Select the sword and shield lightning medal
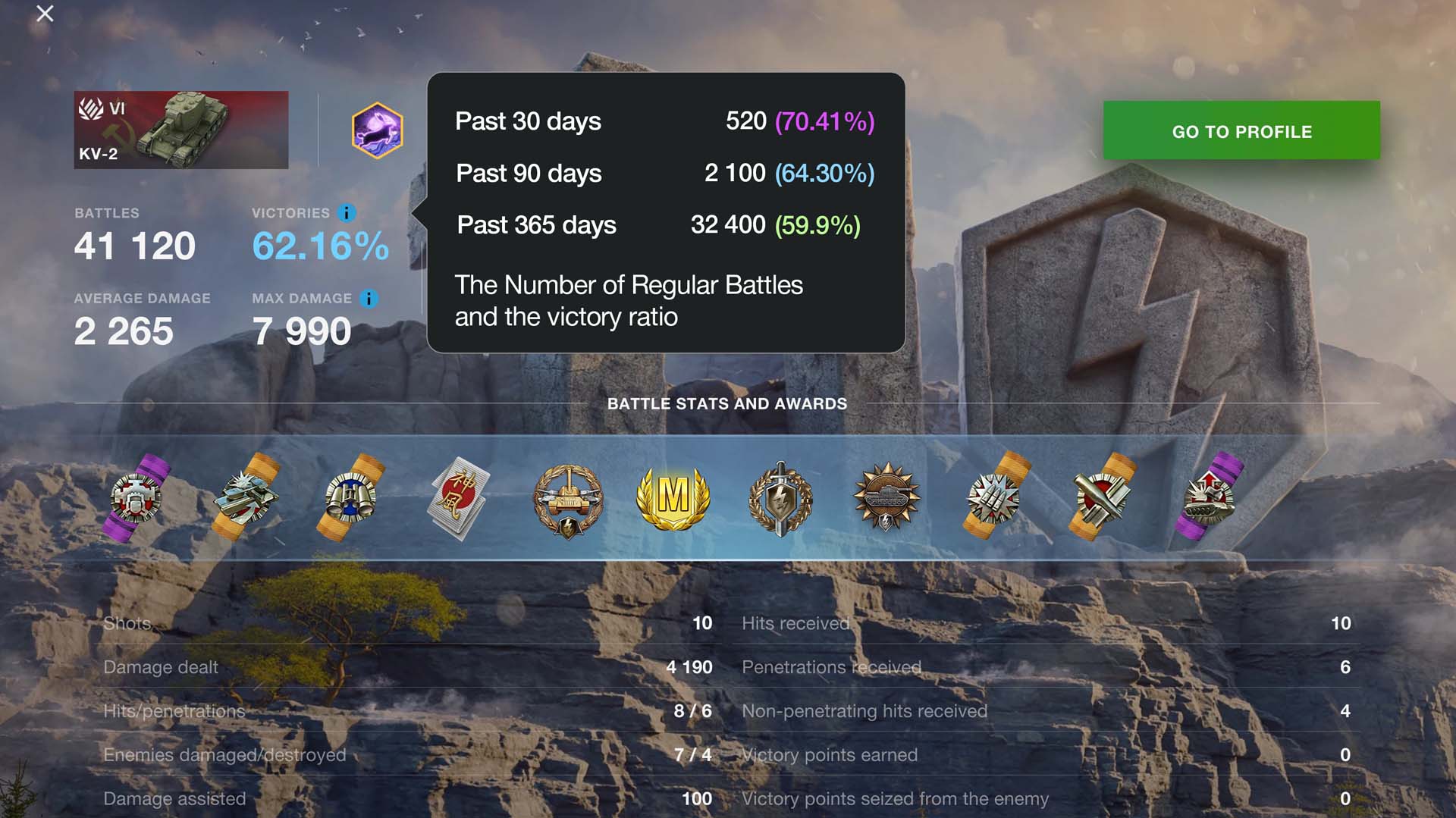Image resolution: width=1456 pixels, height=818 pixels. click(780, 498)
